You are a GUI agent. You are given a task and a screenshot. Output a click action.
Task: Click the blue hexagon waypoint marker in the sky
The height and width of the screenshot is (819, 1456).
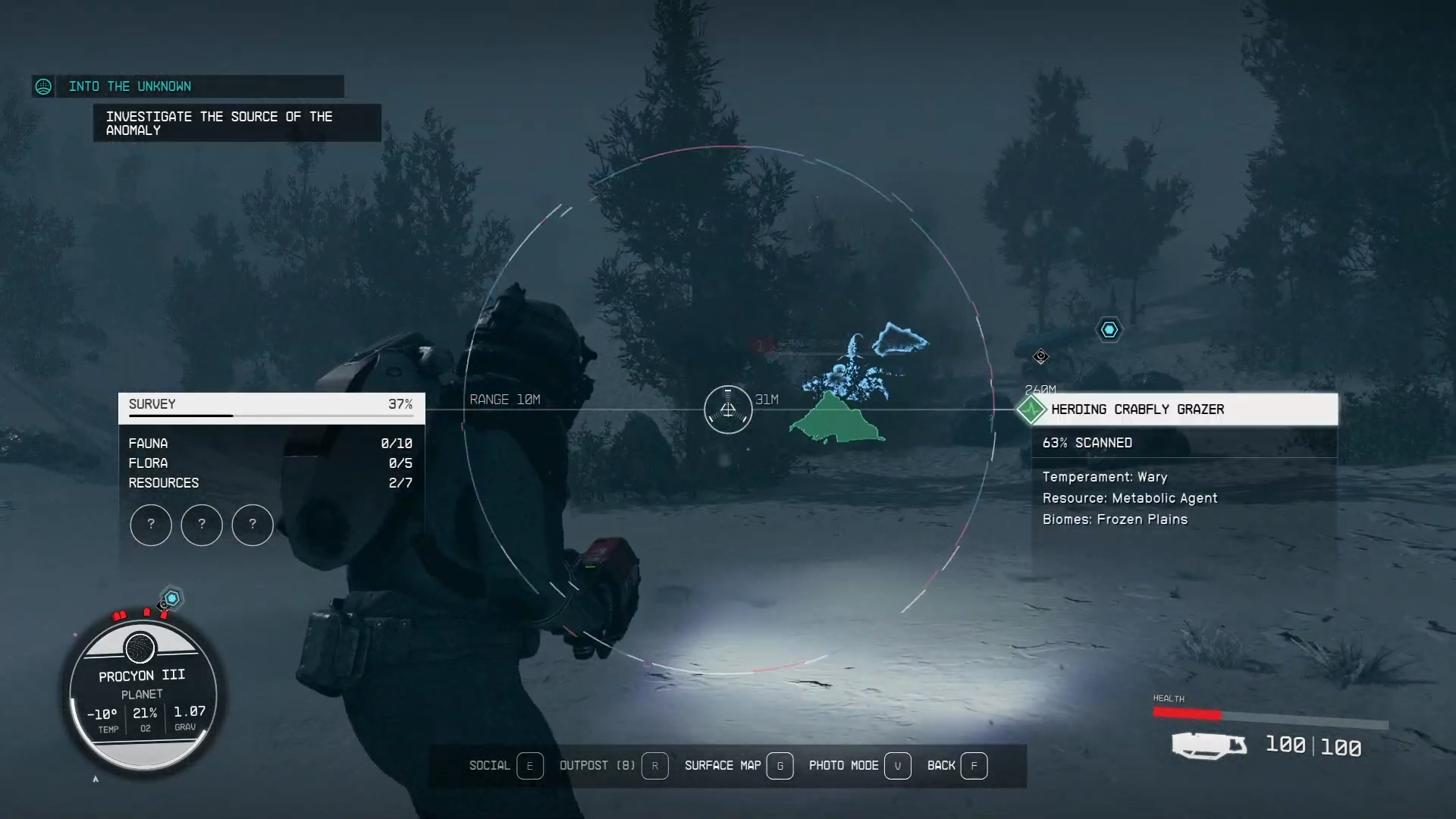tap(1109, 330)
